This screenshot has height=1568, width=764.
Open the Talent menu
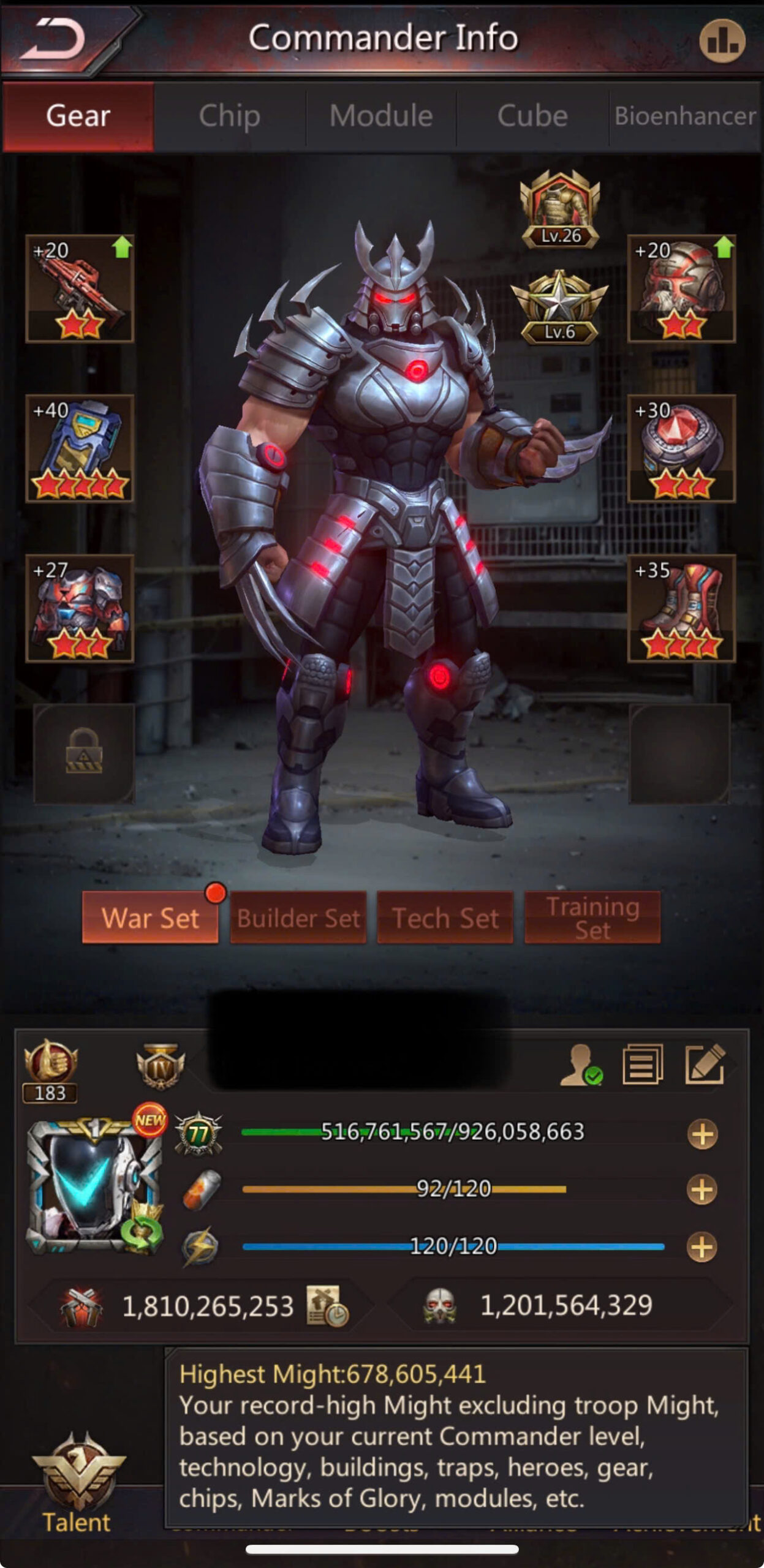tap(77, 1482)
